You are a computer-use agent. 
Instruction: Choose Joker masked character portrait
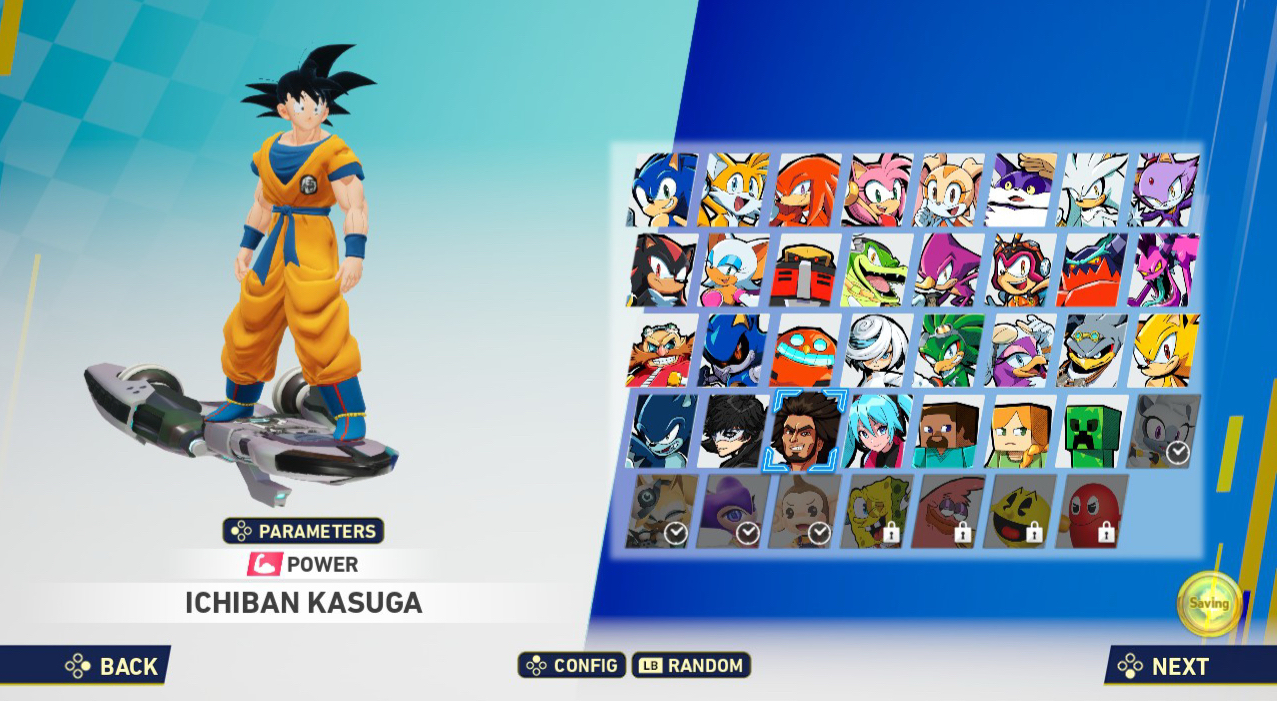tap(734, 431)
